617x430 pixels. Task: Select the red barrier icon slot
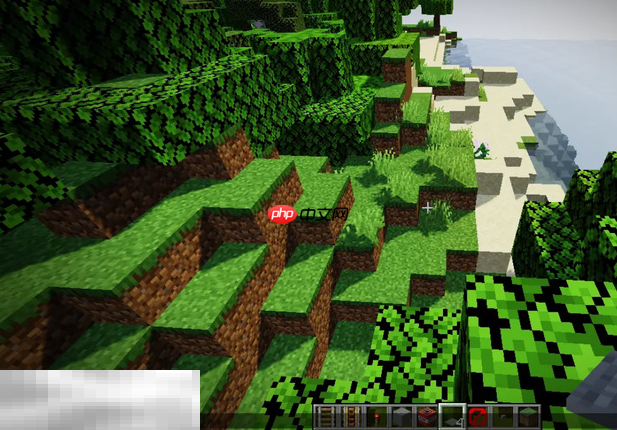pos(475,417)
